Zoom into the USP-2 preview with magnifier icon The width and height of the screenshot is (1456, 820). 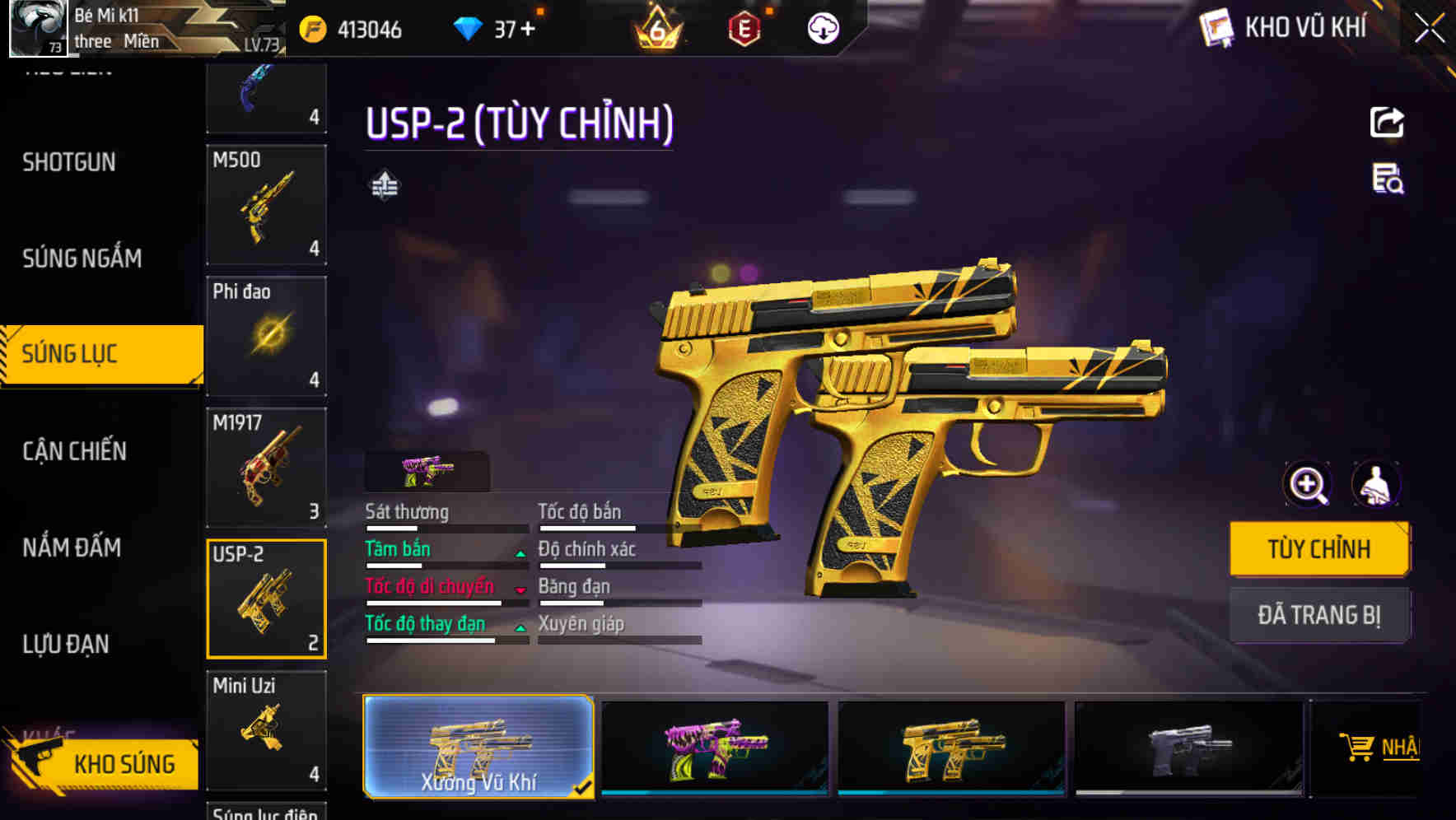pyautogui.click(x=1308, y=485)
